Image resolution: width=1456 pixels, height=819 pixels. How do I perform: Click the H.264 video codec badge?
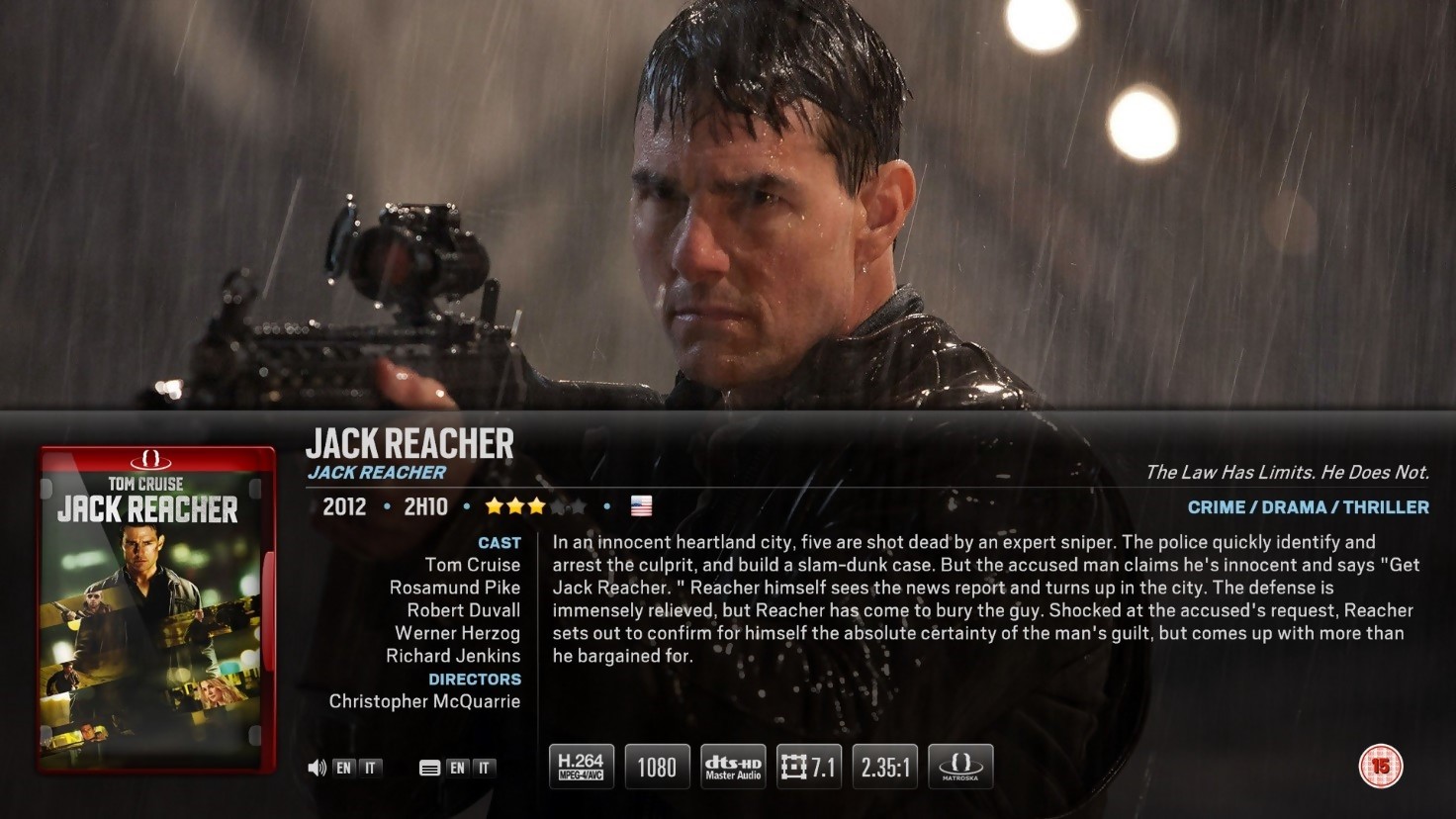581,767
